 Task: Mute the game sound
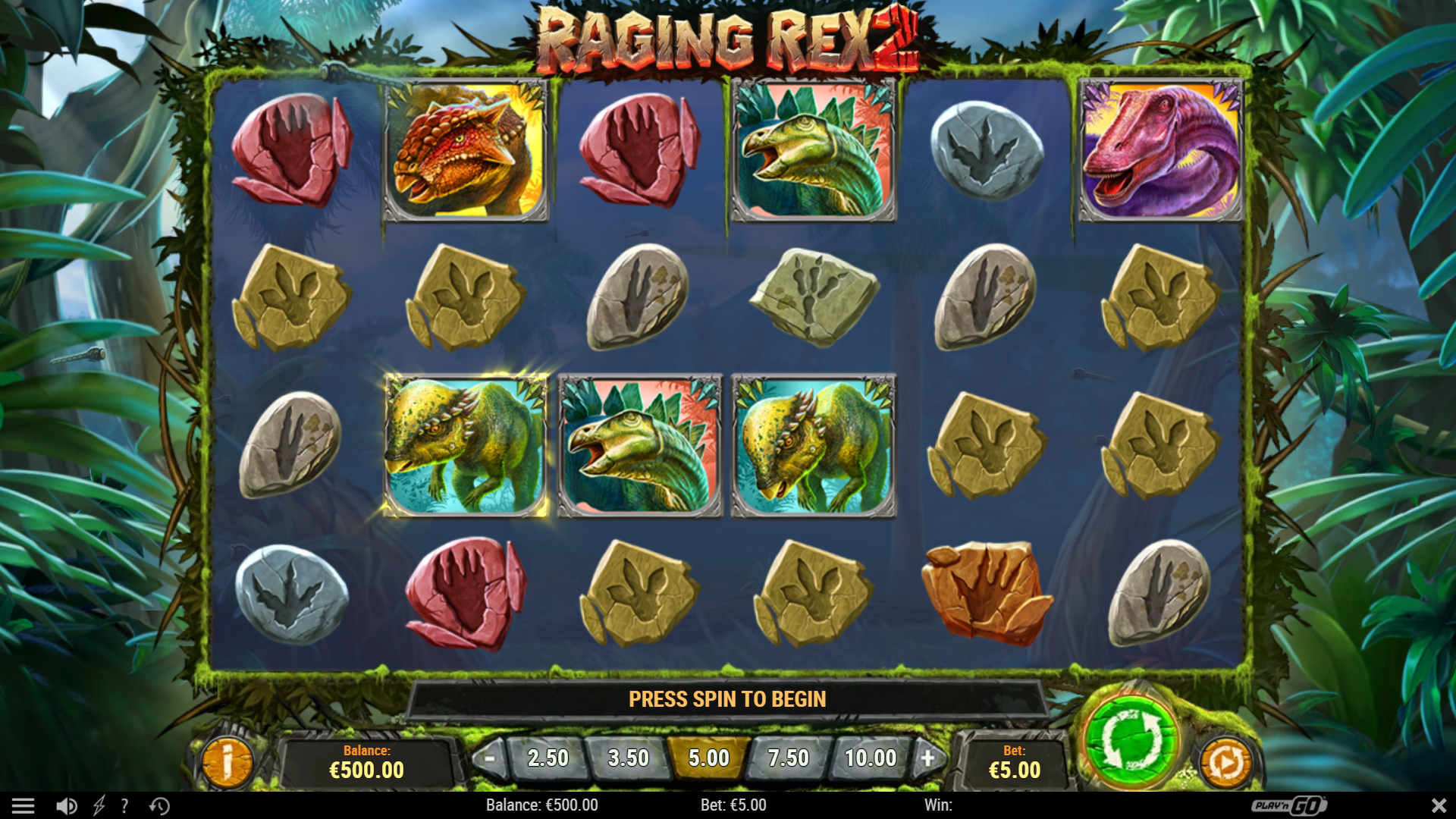[x=67, y=805]
